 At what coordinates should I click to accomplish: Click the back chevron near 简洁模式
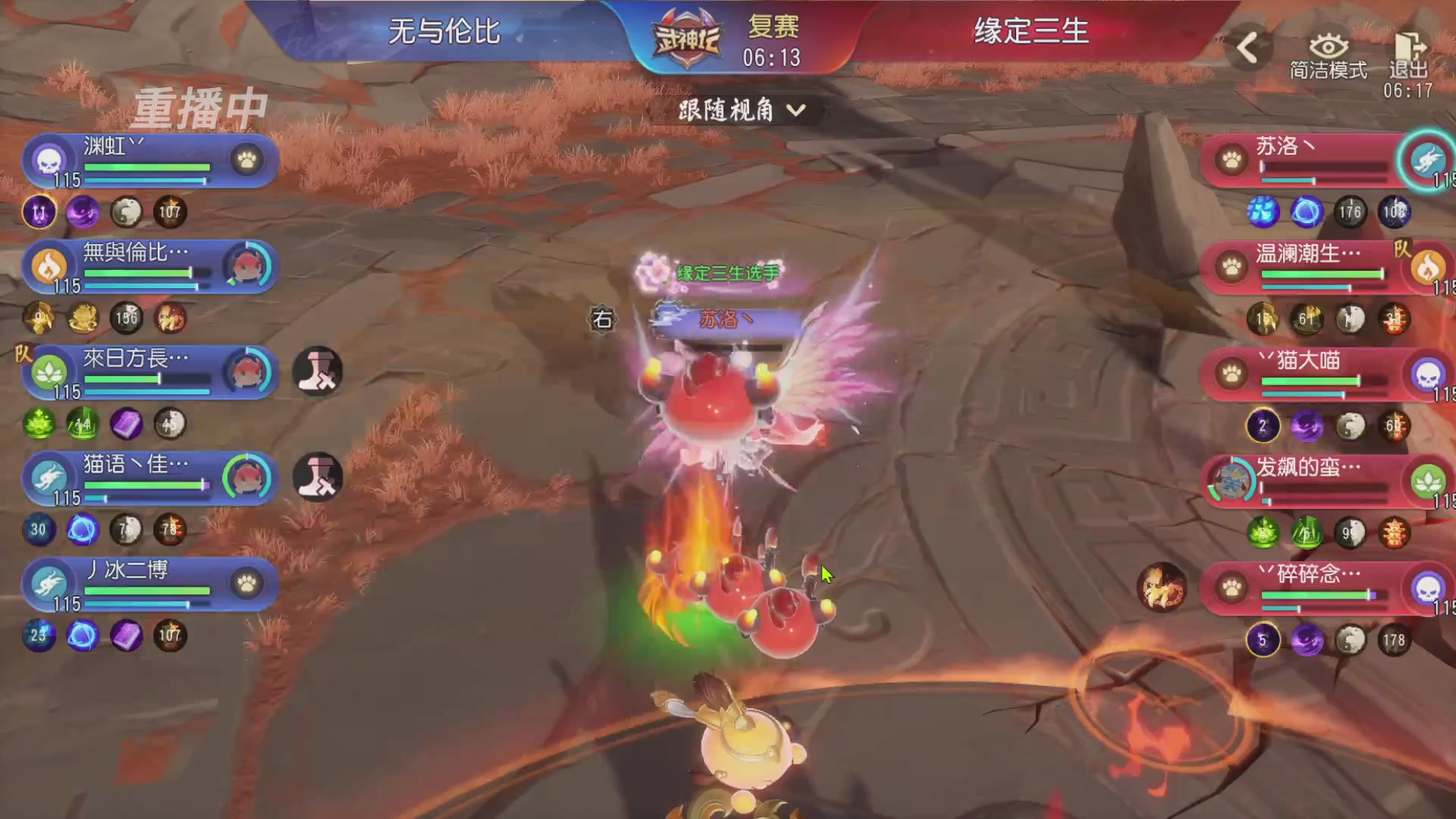[x=1247, y=47]
